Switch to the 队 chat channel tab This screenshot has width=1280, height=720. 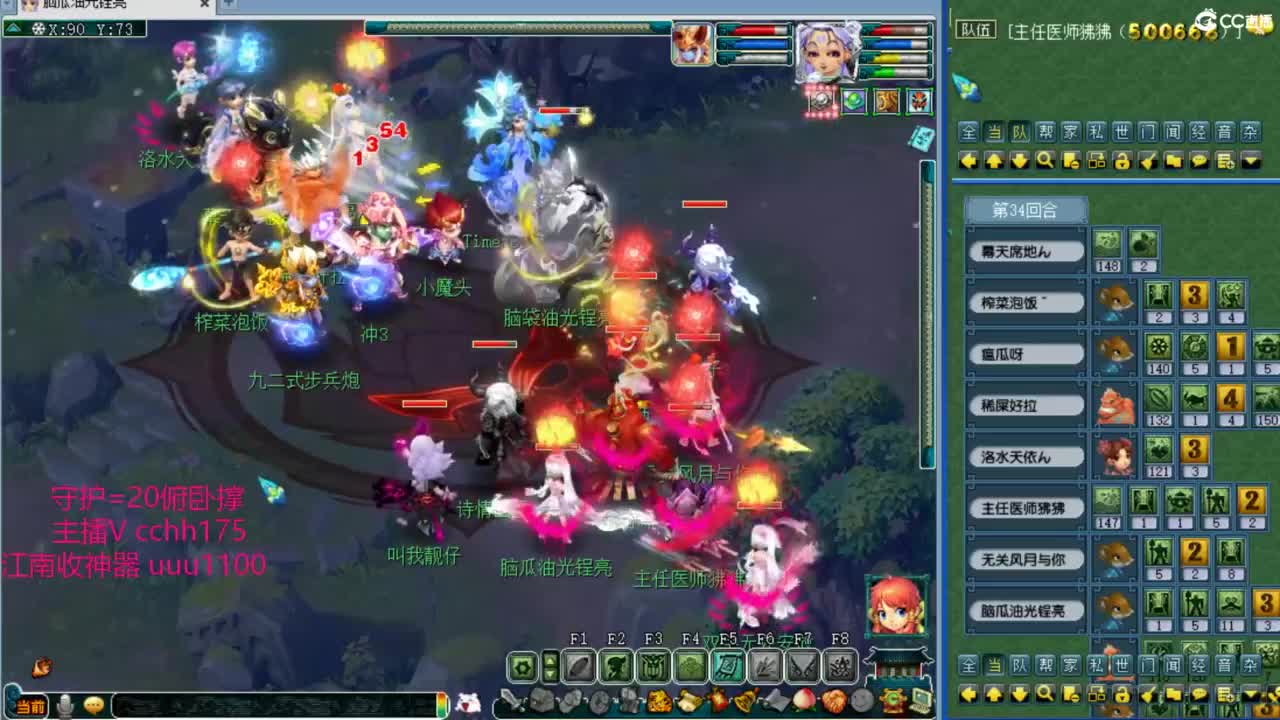1020,131
